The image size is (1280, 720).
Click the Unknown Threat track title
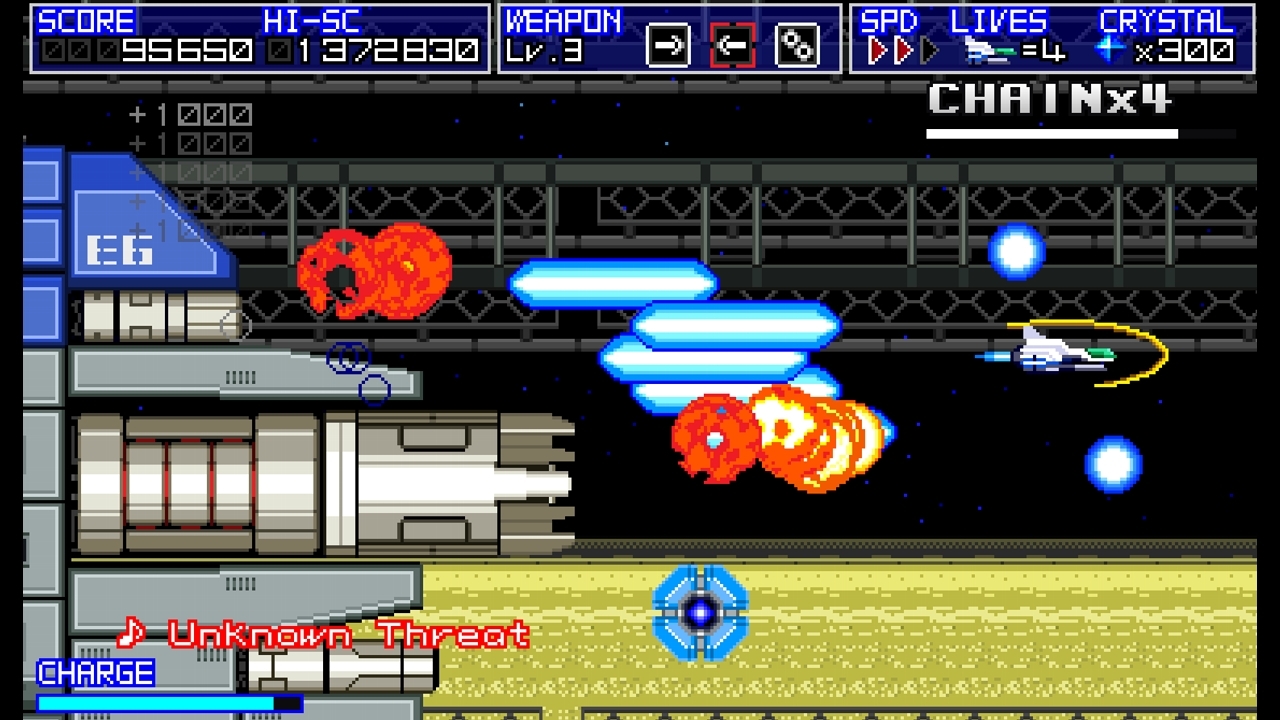pyautogui.click(x=347, y=634)
